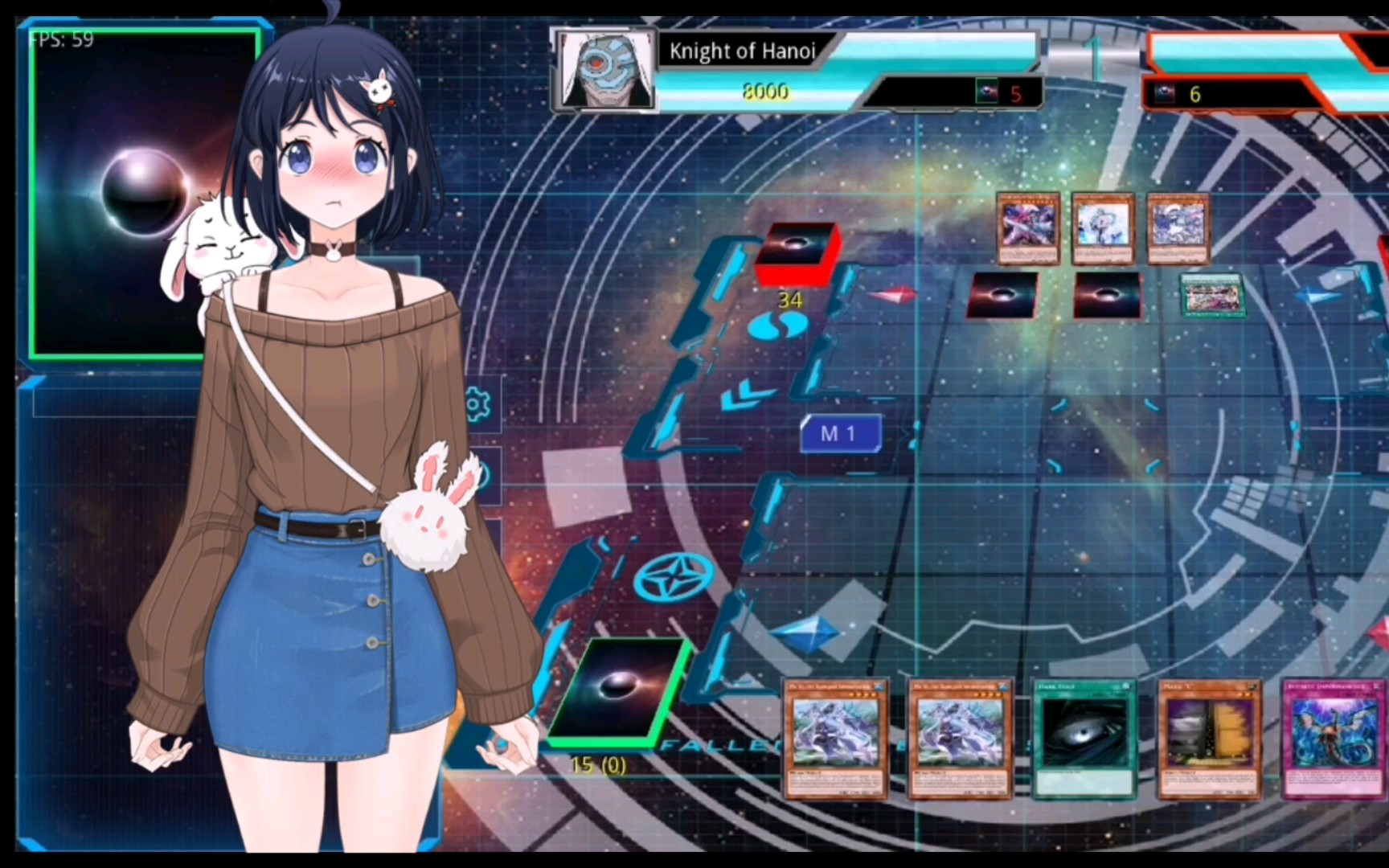1389x868 pixels.
Task: Select the pink Infinite Impermanence trap card
Action: click(1333, 739)
